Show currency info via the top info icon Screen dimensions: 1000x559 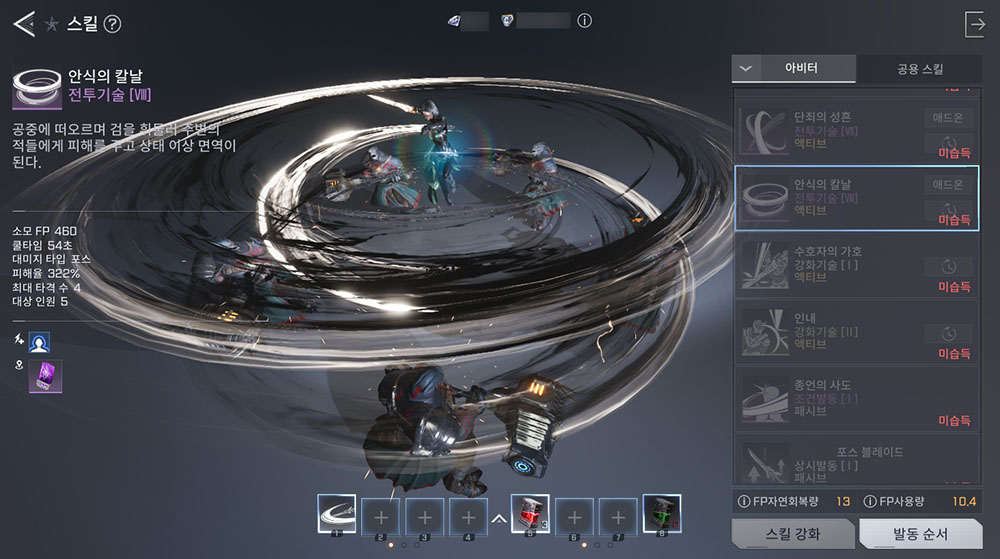(585, 21)
